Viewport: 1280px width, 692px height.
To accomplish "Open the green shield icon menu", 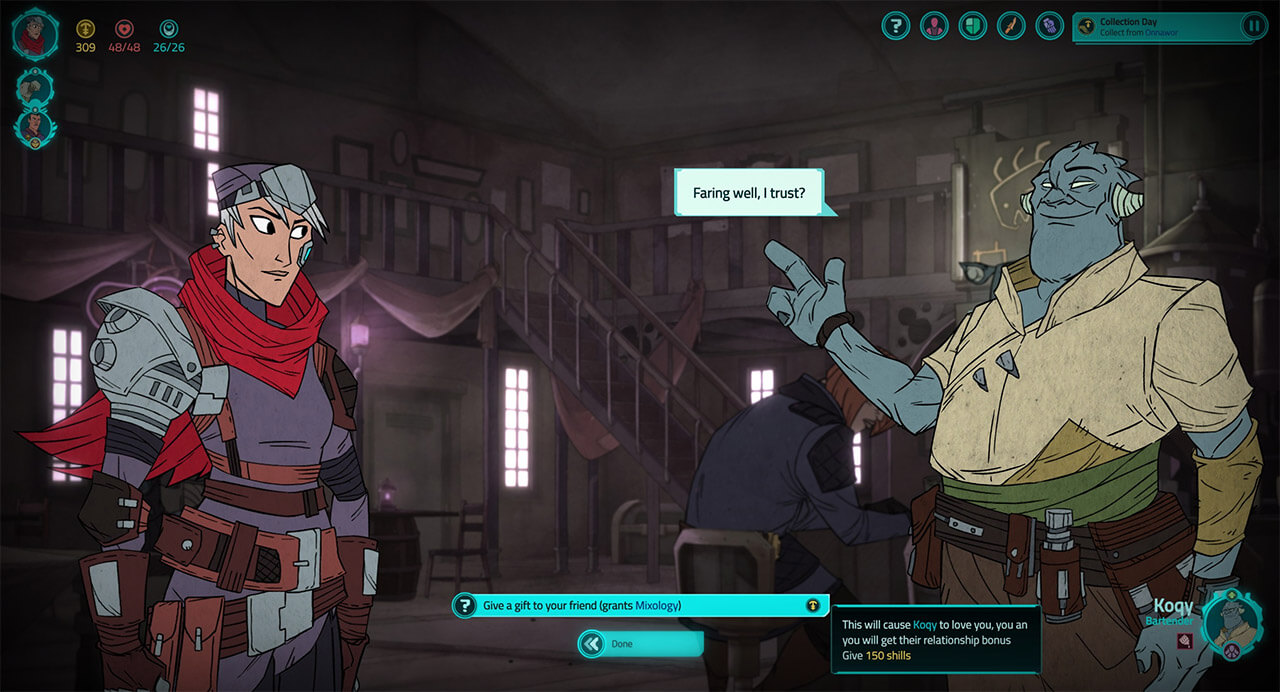I will coord(972,26).
